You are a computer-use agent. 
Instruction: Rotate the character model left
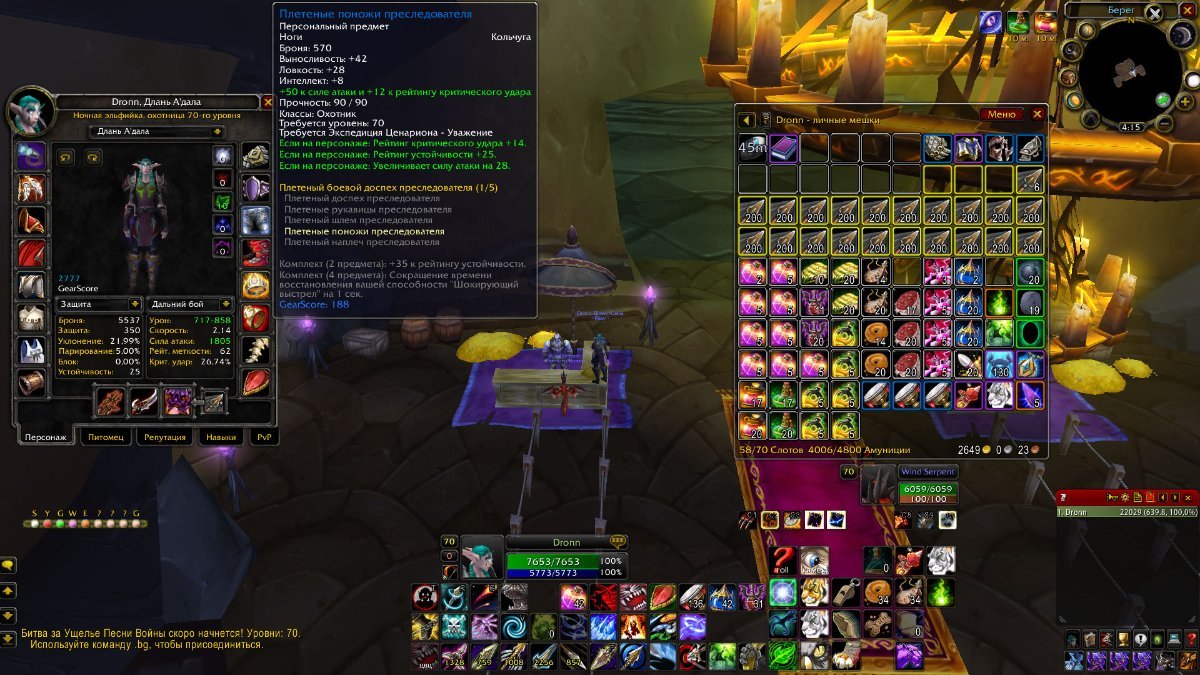68,157
